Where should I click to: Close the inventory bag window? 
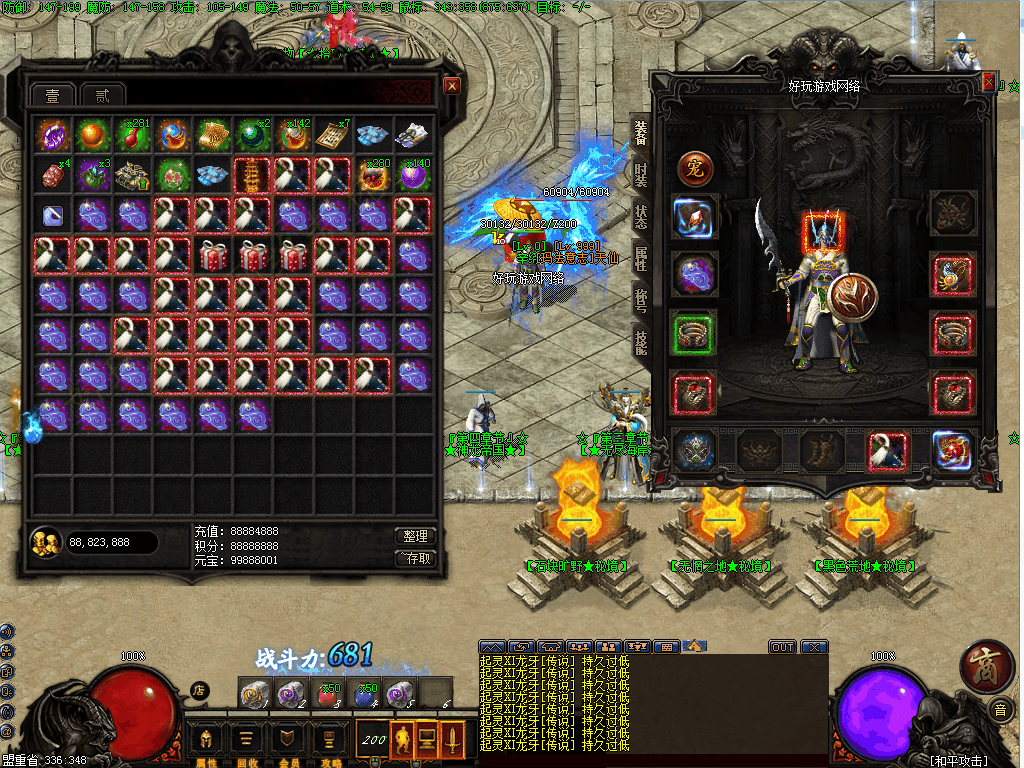(x=452, y=86)
